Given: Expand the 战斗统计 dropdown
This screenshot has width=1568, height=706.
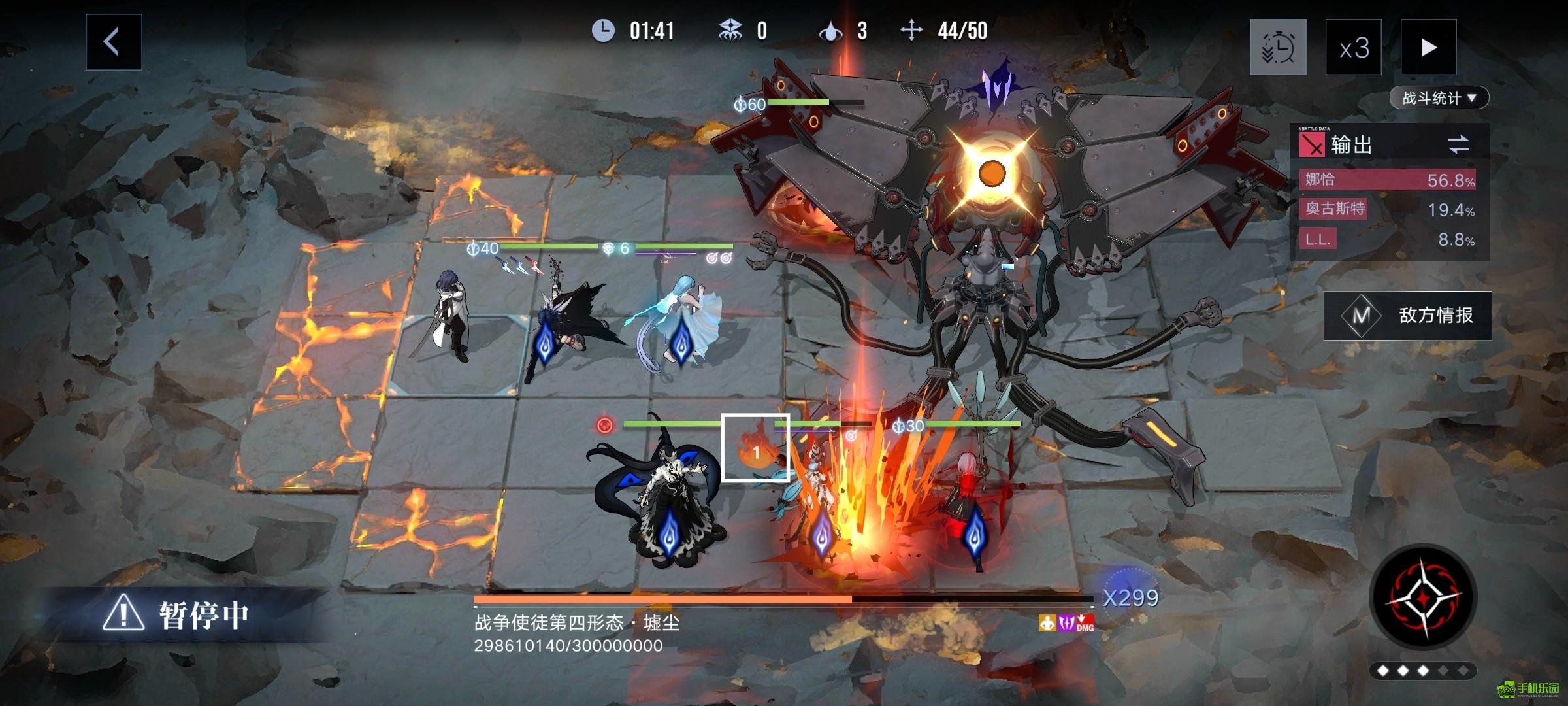Looking at the screenshot, I should pos(1439,97).
